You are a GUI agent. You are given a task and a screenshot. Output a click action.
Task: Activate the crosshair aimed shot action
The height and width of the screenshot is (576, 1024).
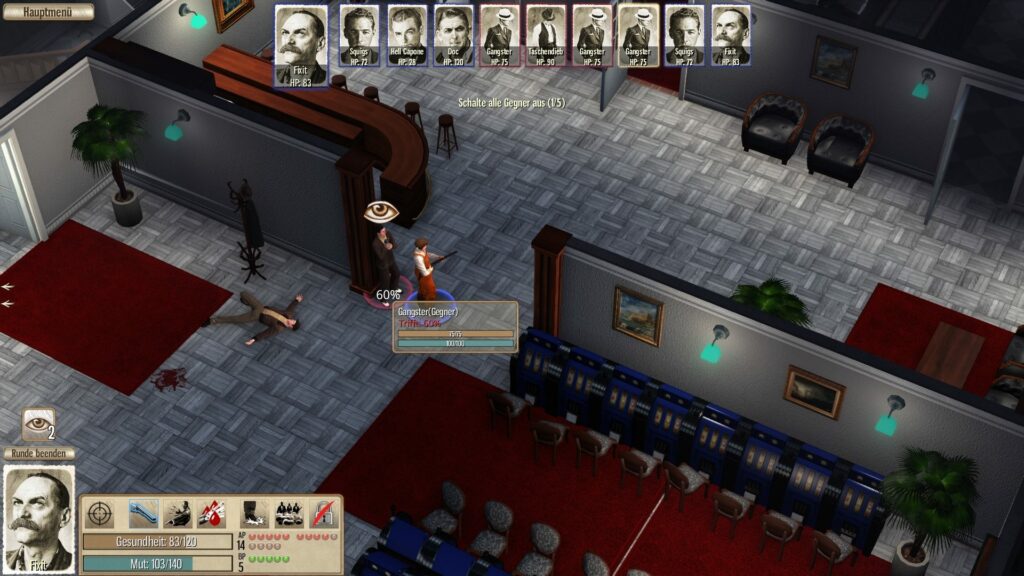point(100,513)
